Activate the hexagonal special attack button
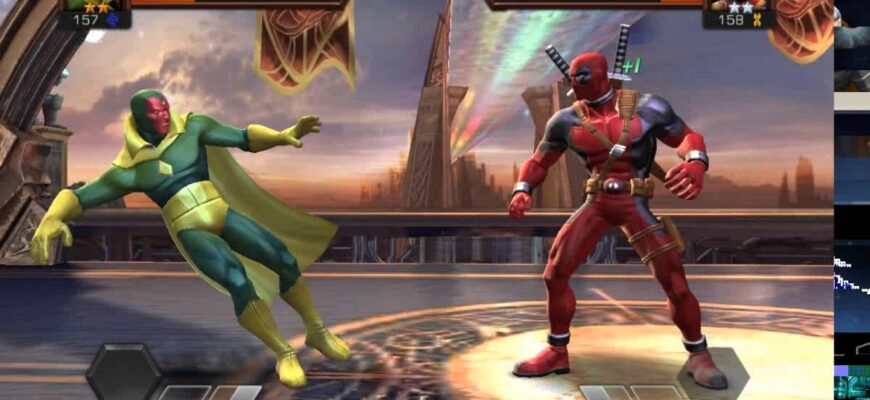The image size is (870, 400). 123,372
